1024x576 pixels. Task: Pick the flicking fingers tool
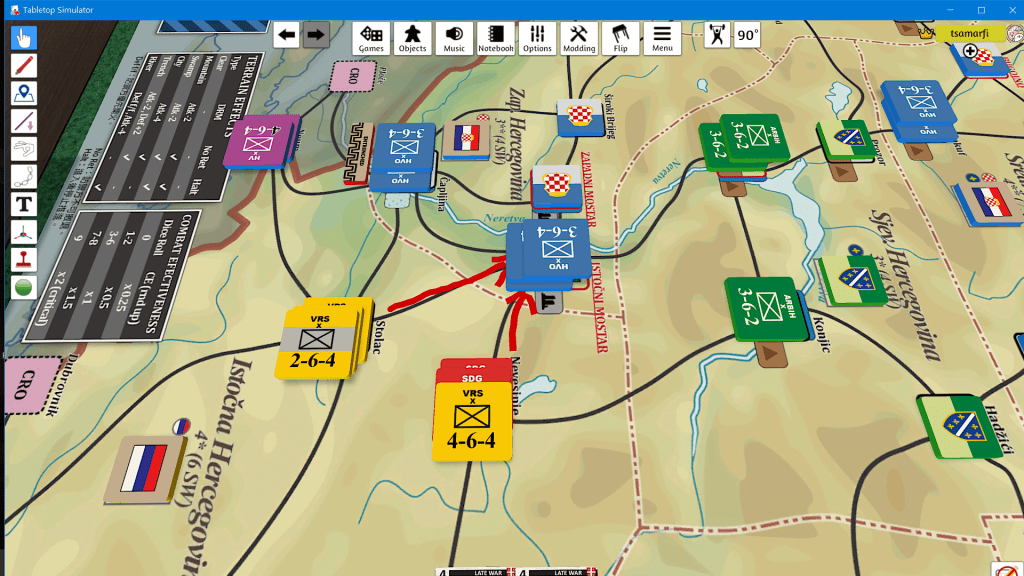tap(23, 149)
